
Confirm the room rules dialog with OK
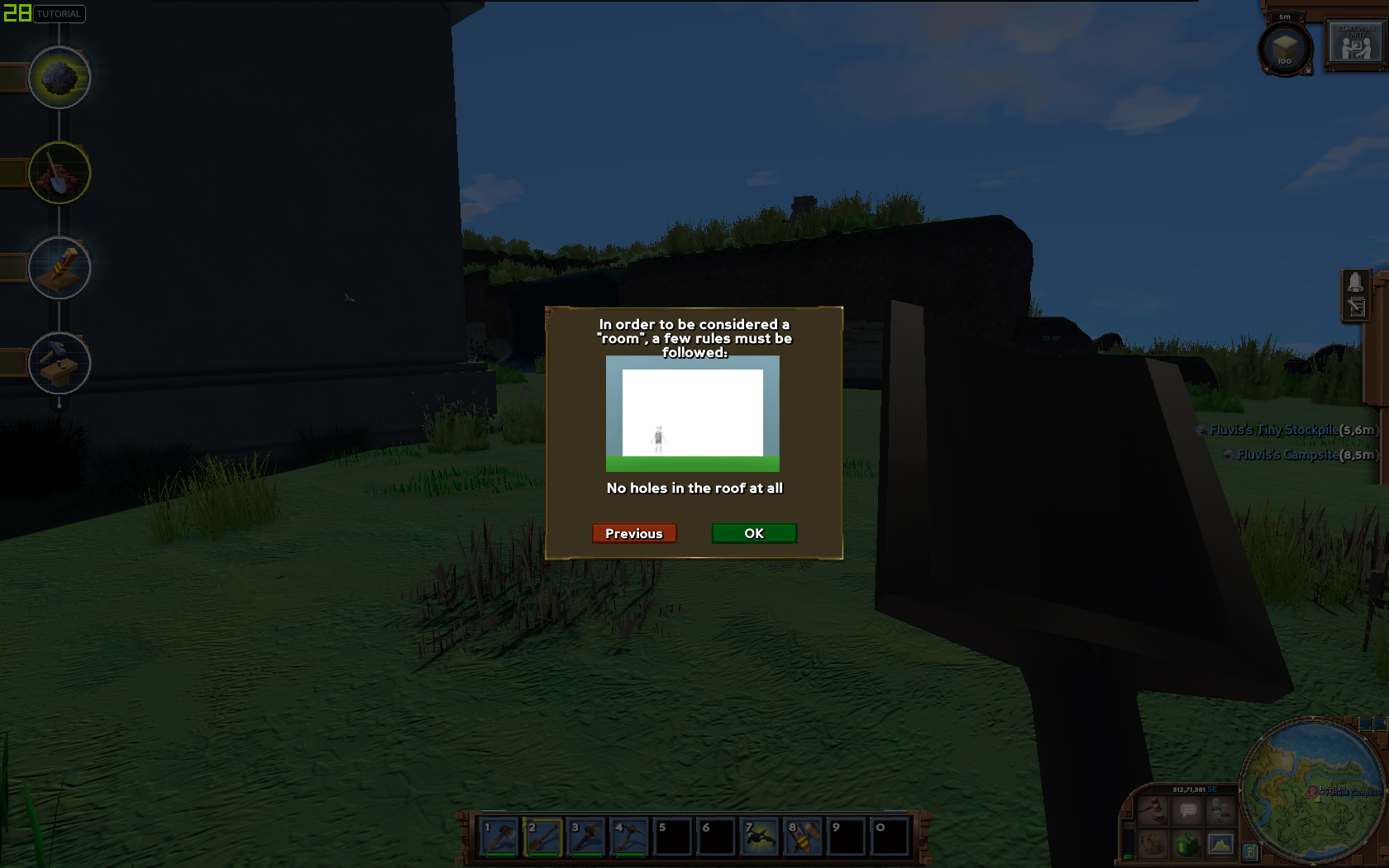753,533
